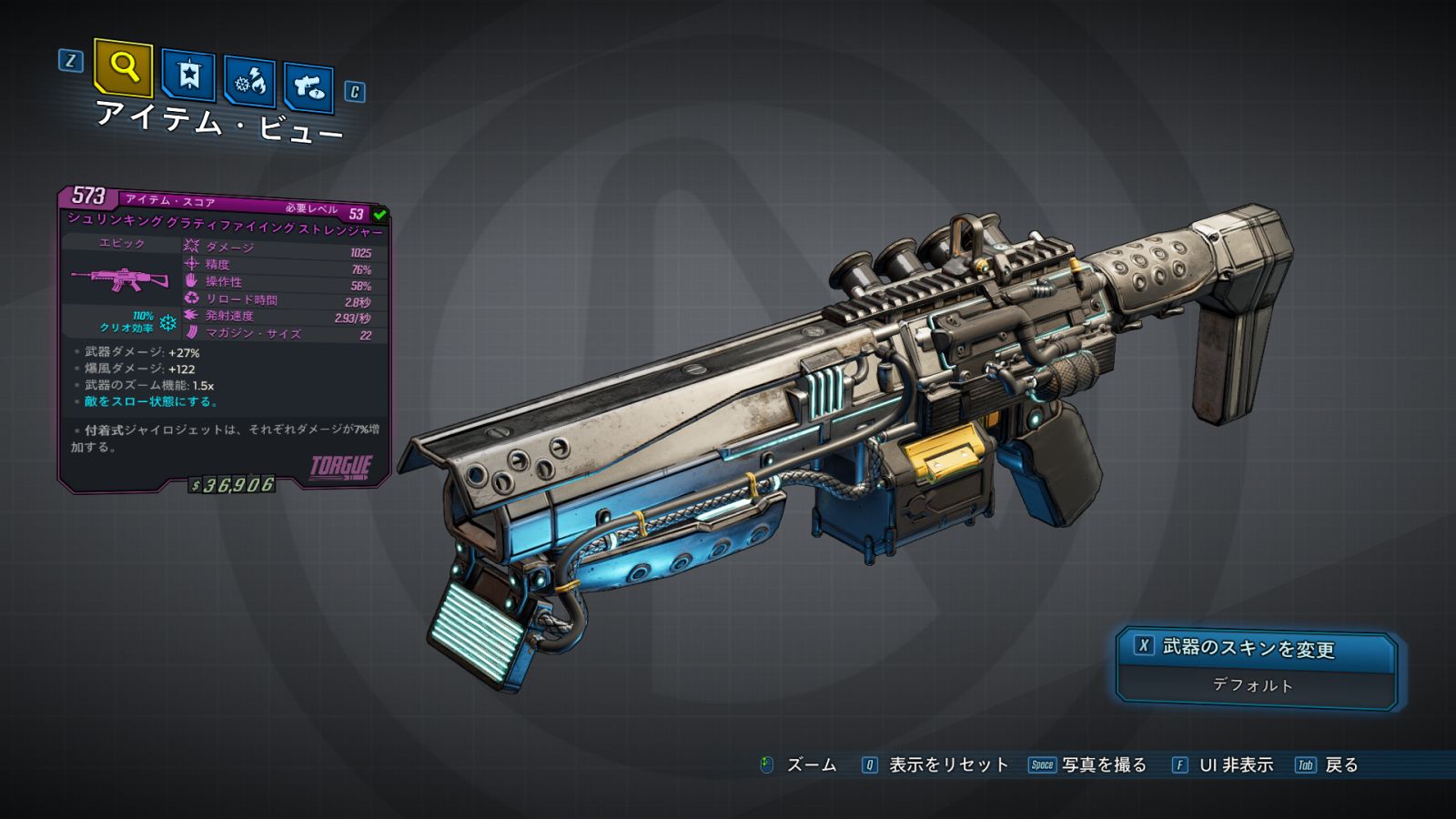This screenshot has width=1456, height=819.
Task: Hide the UI with UI 非表示
Action: pos(1223,765)
